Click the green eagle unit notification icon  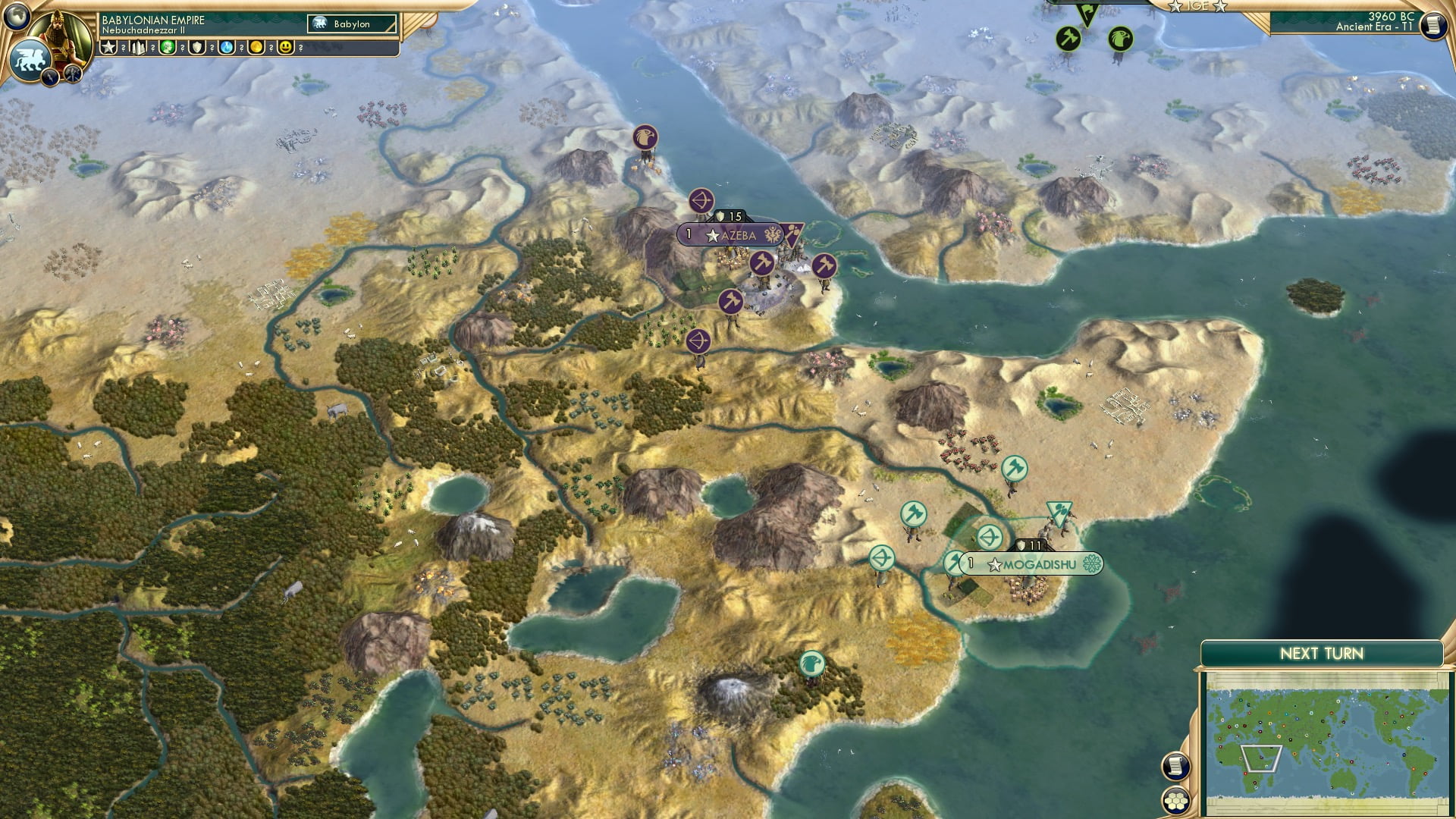(x=1120, y=39)
